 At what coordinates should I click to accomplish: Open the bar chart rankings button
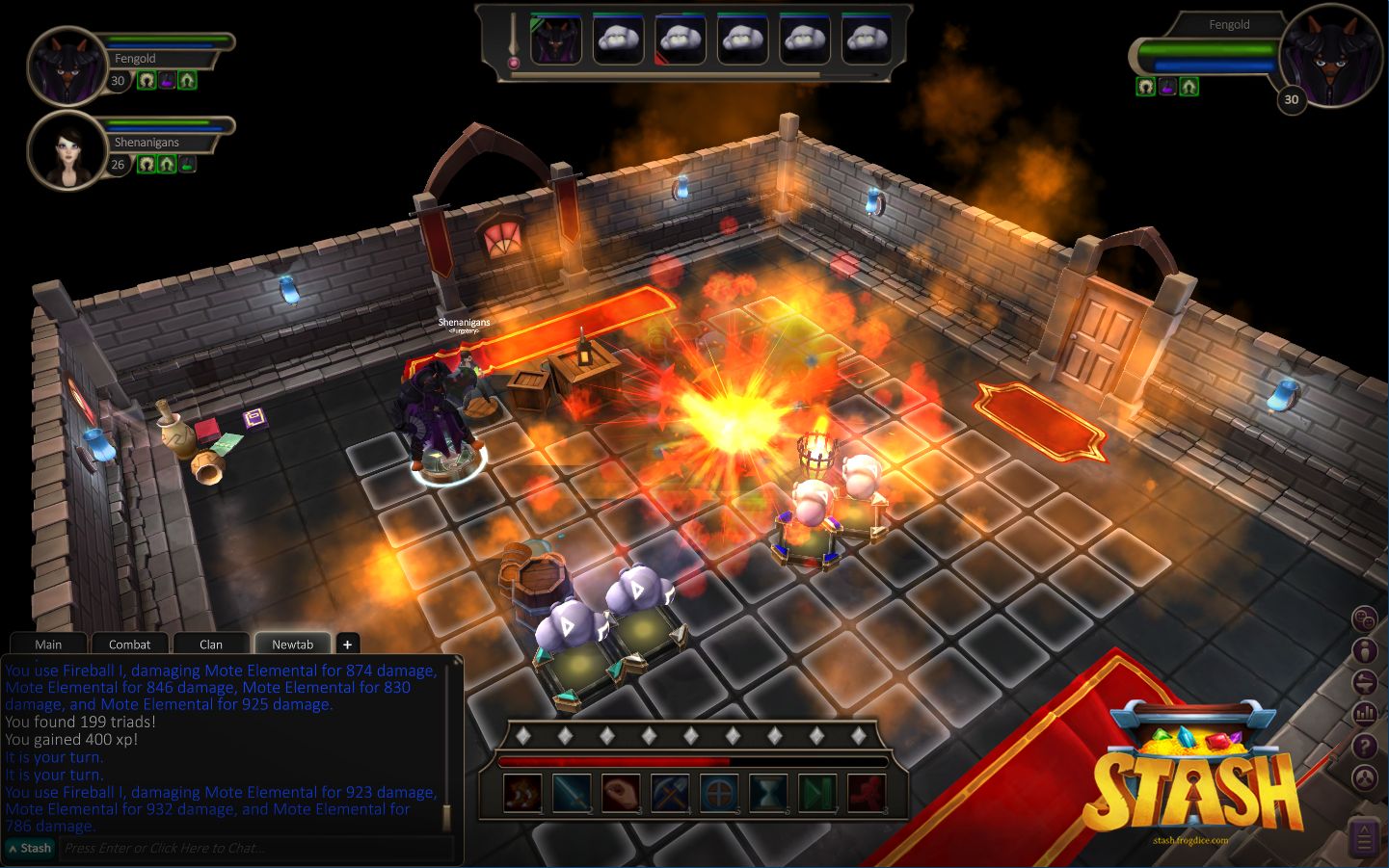pos(1365,714)
